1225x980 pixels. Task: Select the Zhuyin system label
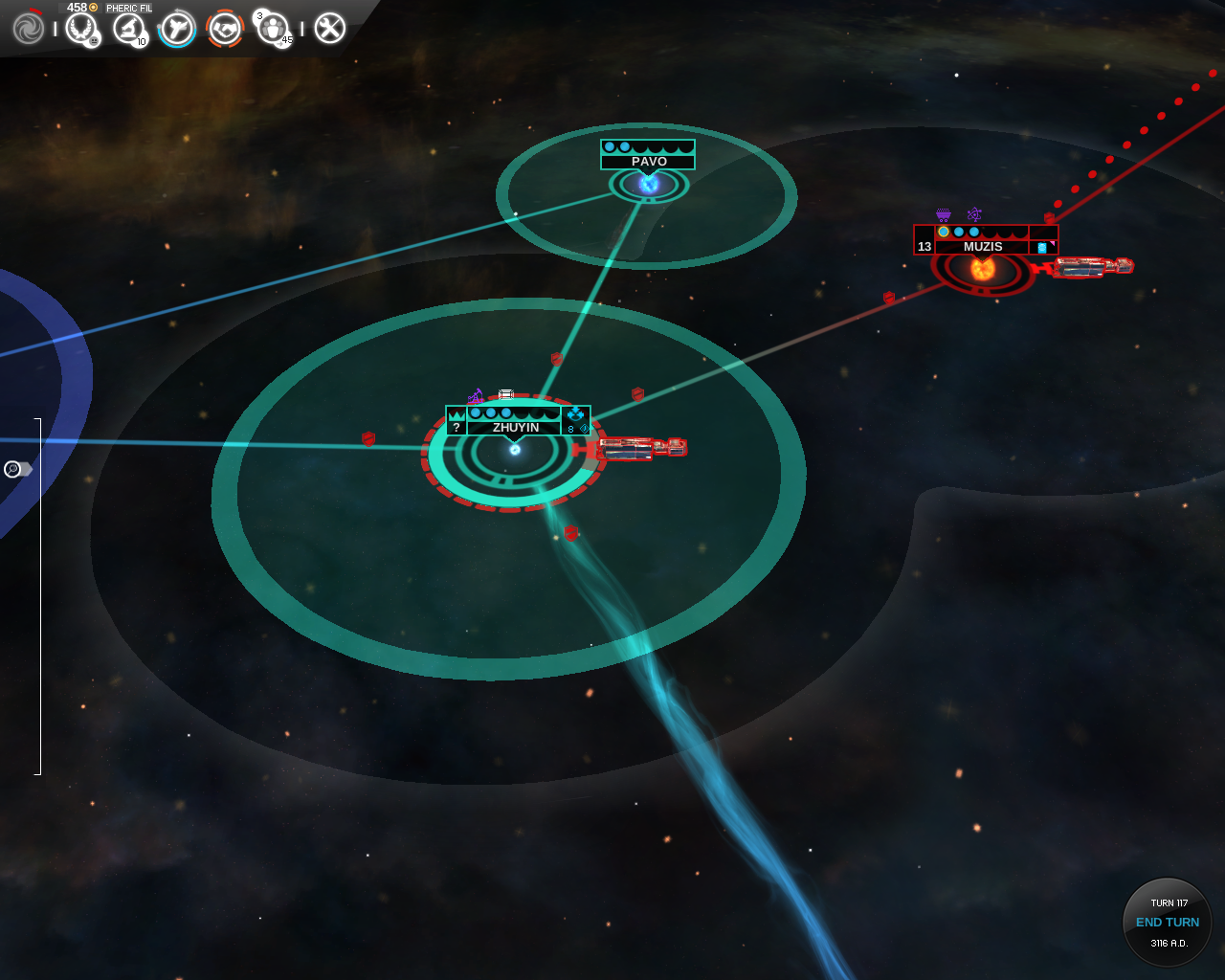(x=515, y=427)
